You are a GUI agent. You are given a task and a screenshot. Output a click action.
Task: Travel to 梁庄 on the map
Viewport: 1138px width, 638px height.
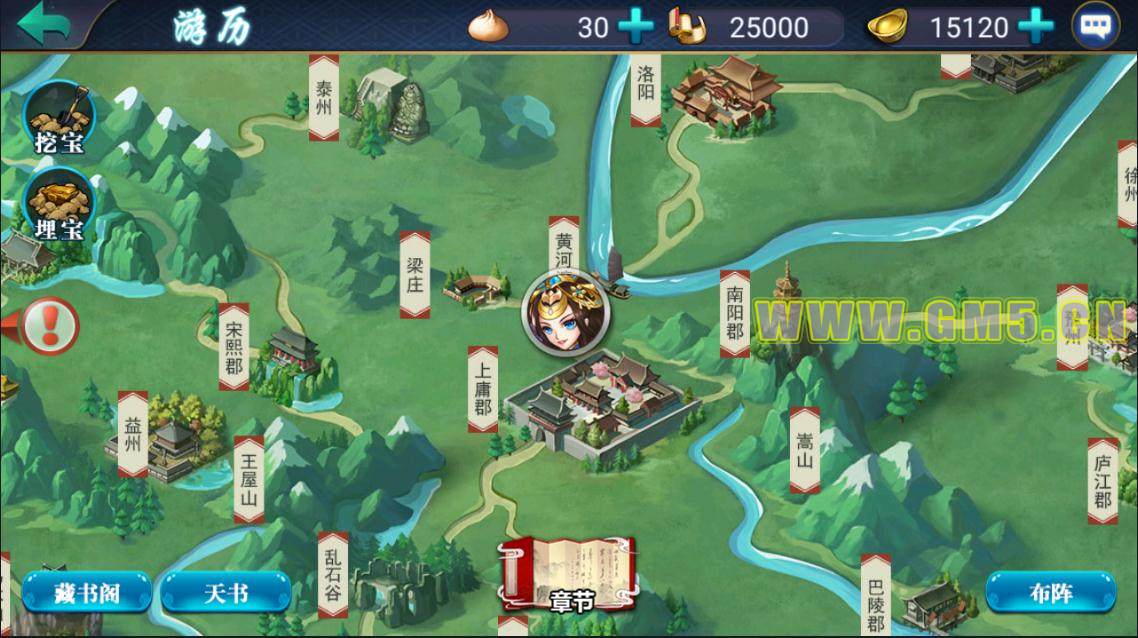coord(414,274)
